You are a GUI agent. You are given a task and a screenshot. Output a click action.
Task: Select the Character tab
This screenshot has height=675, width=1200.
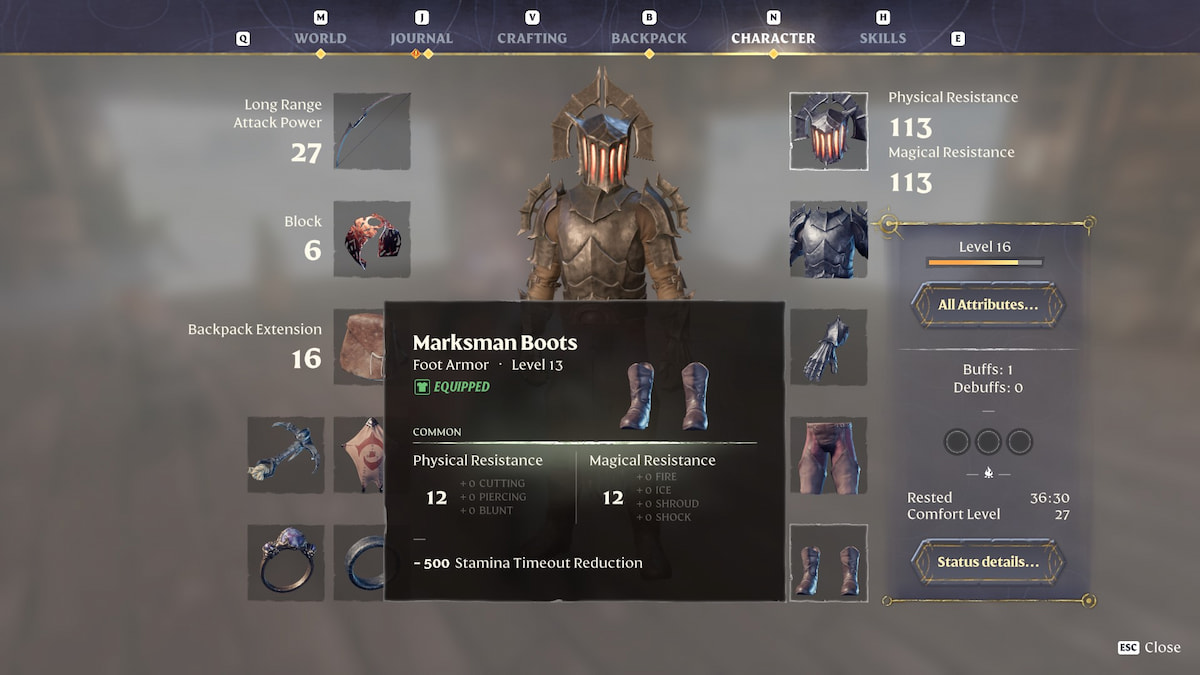pyautogui.click(x=773, y=38)
